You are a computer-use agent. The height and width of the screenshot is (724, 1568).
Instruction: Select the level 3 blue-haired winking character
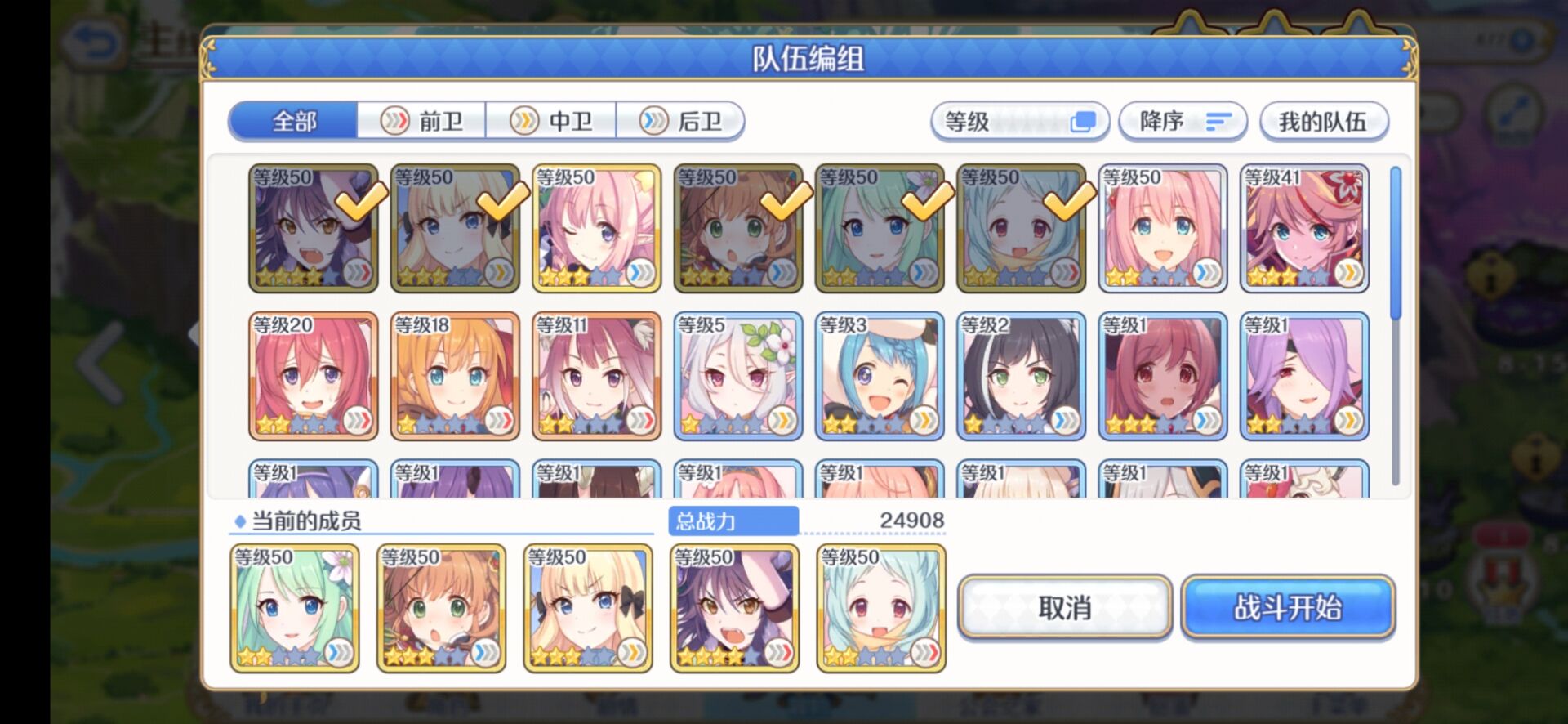point(879,376)
